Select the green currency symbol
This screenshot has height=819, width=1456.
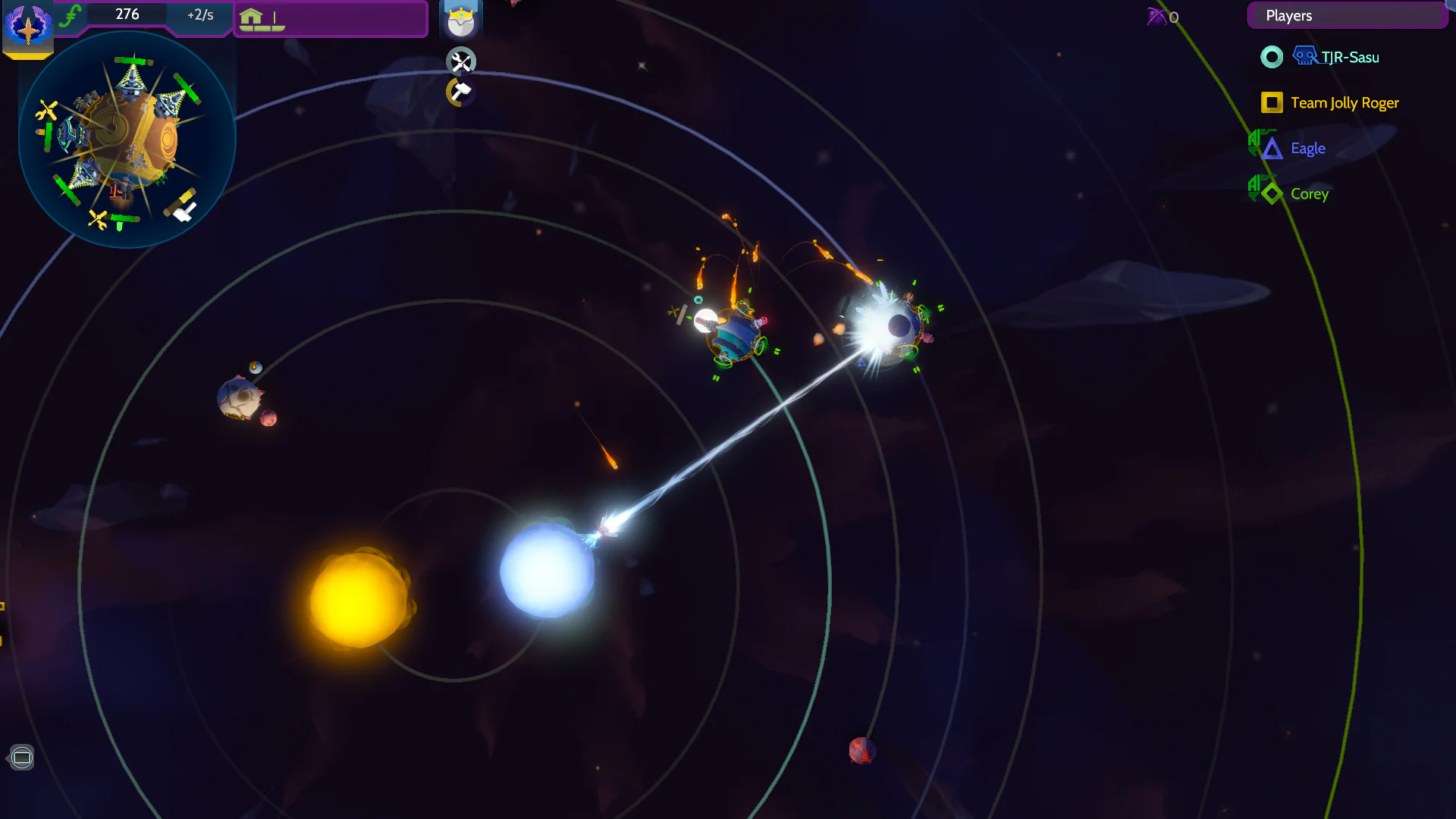tap(71, 13)
